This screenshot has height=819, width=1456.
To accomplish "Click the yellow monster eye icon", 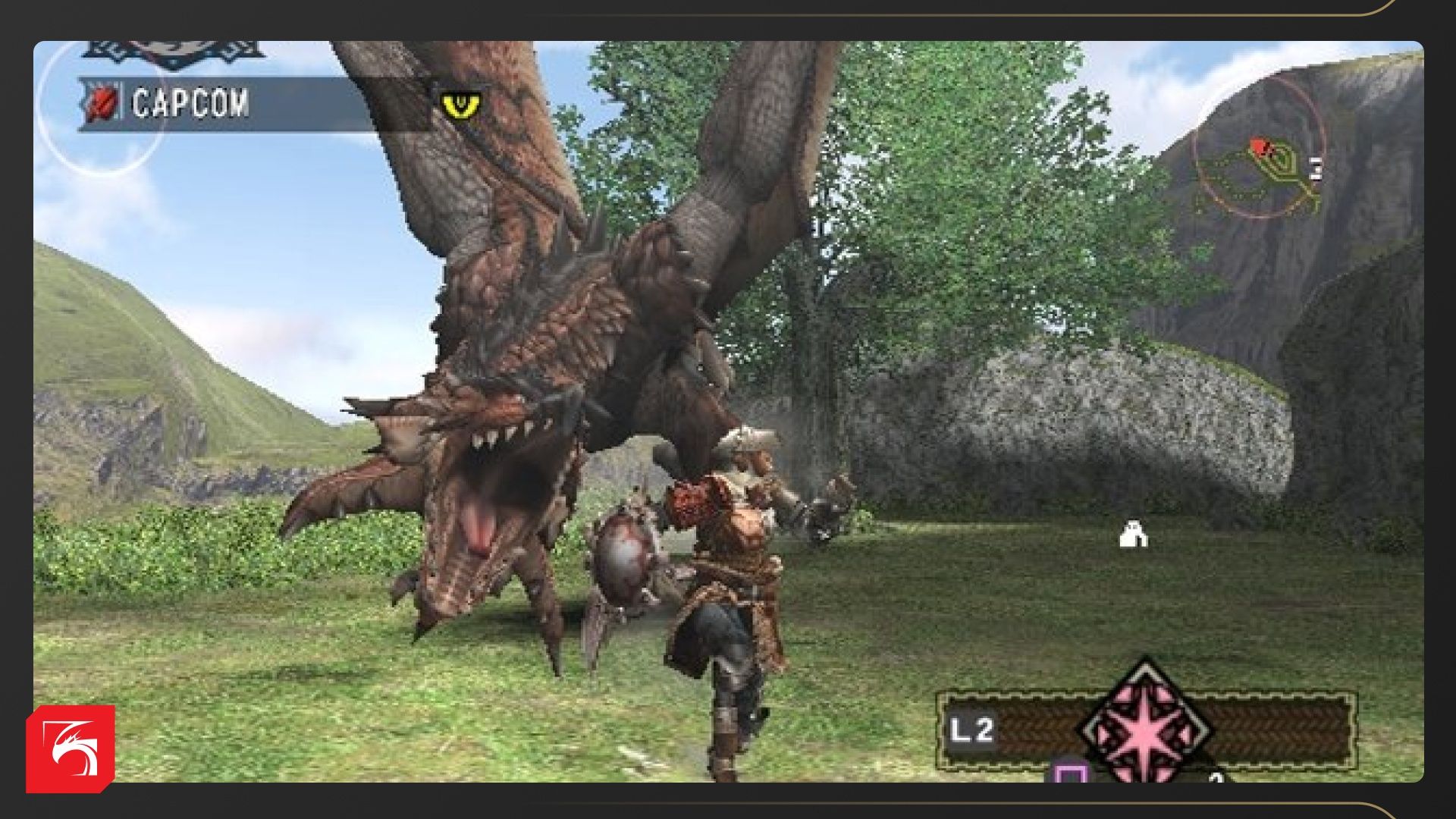I will 460,105.
